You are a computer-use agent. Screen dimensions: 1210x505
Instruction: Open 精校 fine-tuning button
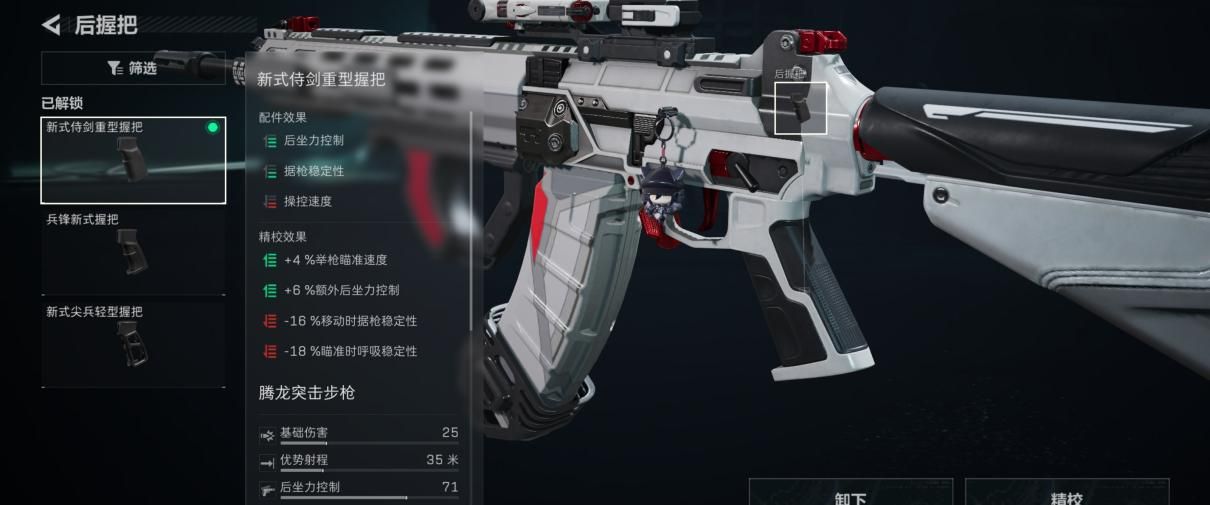point(1066,494)
